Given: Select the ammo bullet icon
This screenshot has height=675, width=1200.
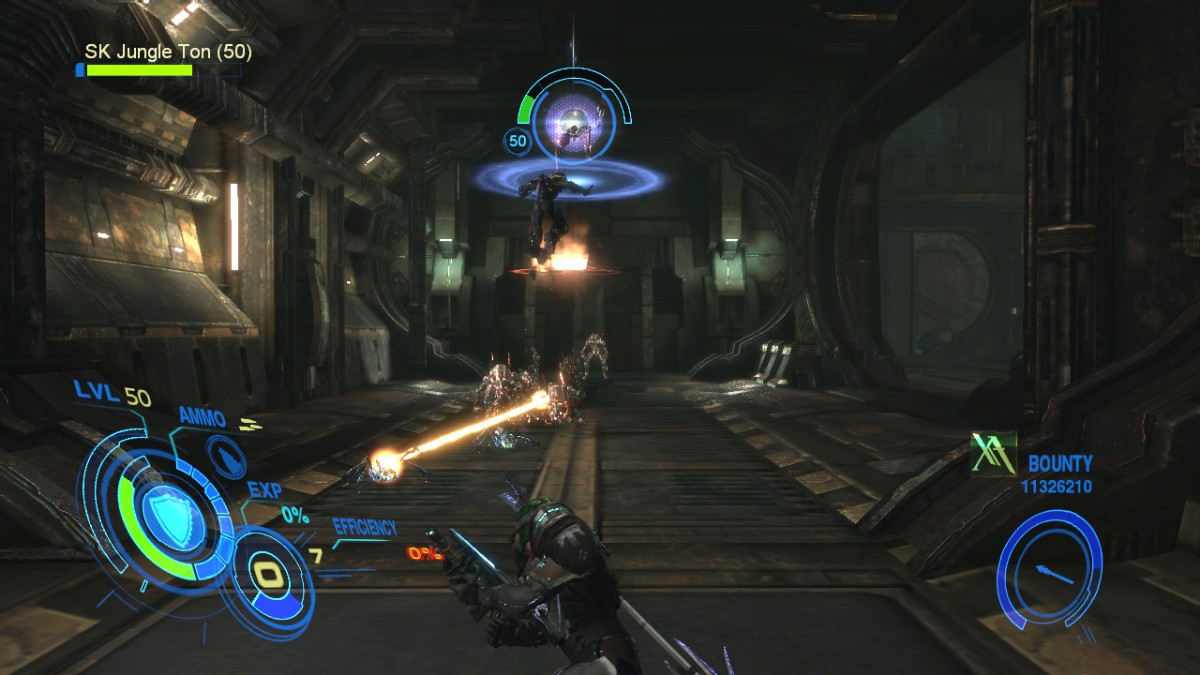Looking at the screenshot, I should coord(228,458).
